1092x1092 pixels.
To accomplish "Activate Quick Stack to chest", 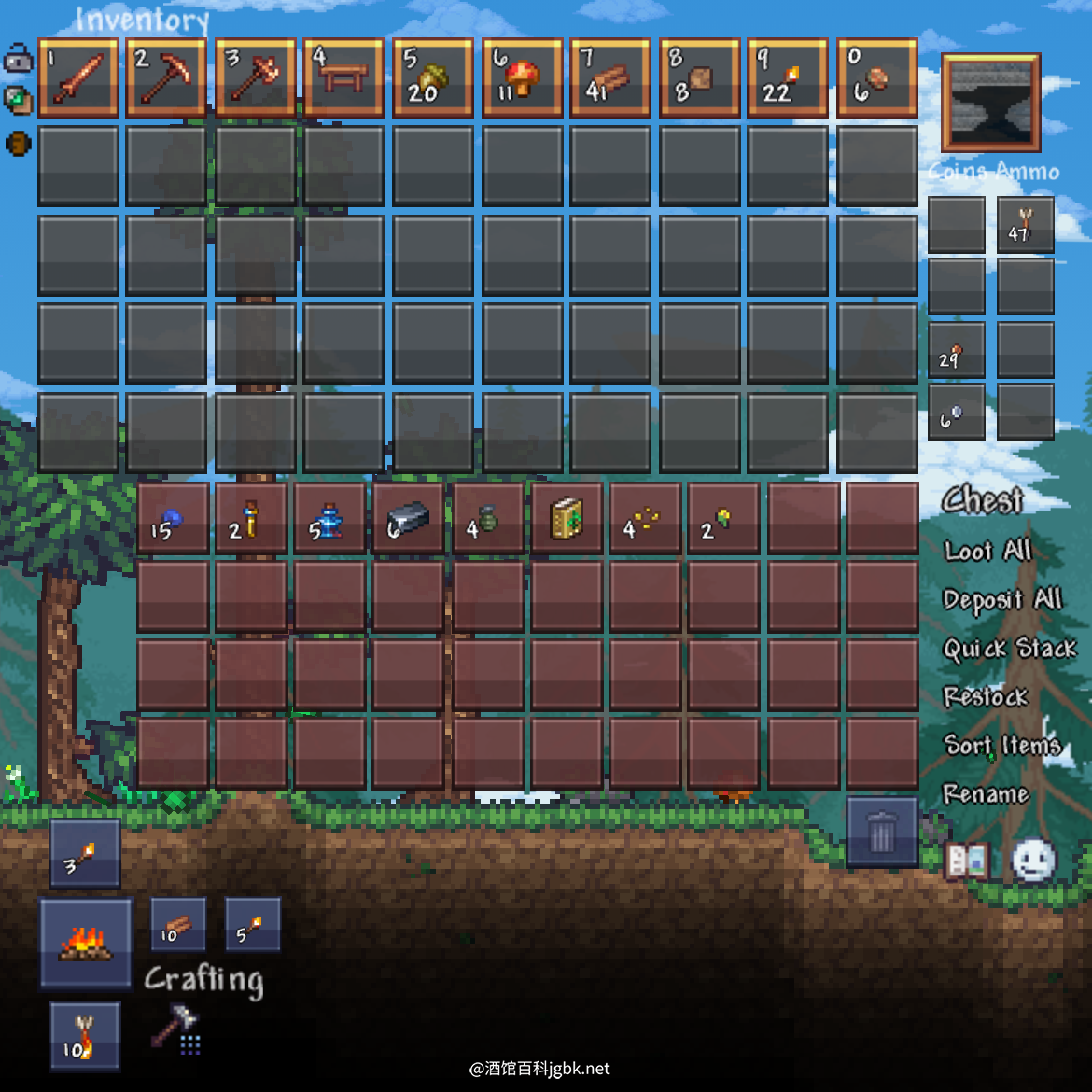I will point(1009,649).
